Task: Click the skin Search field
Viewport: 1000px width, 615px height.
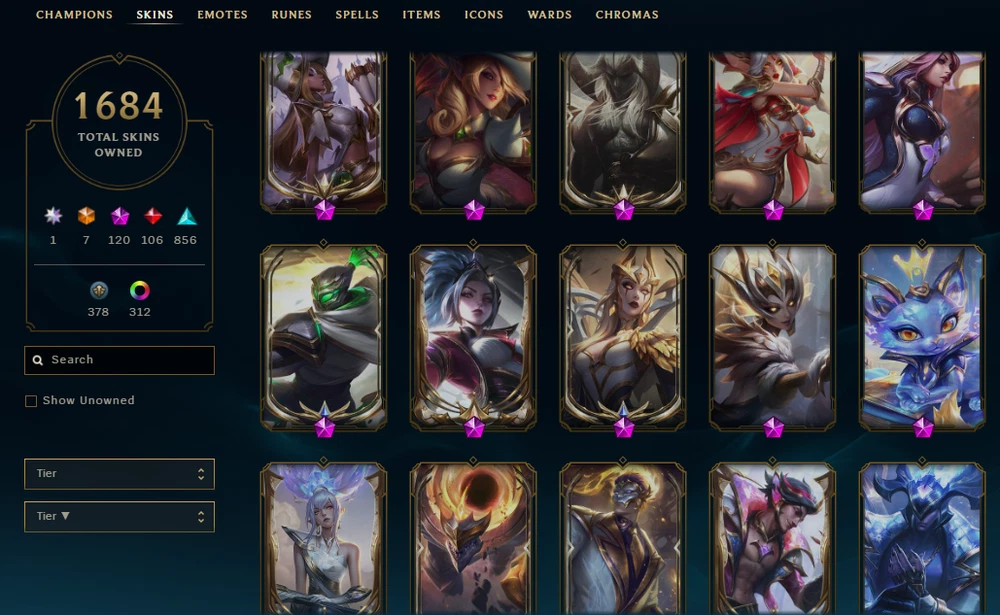Action: [119, 360]
